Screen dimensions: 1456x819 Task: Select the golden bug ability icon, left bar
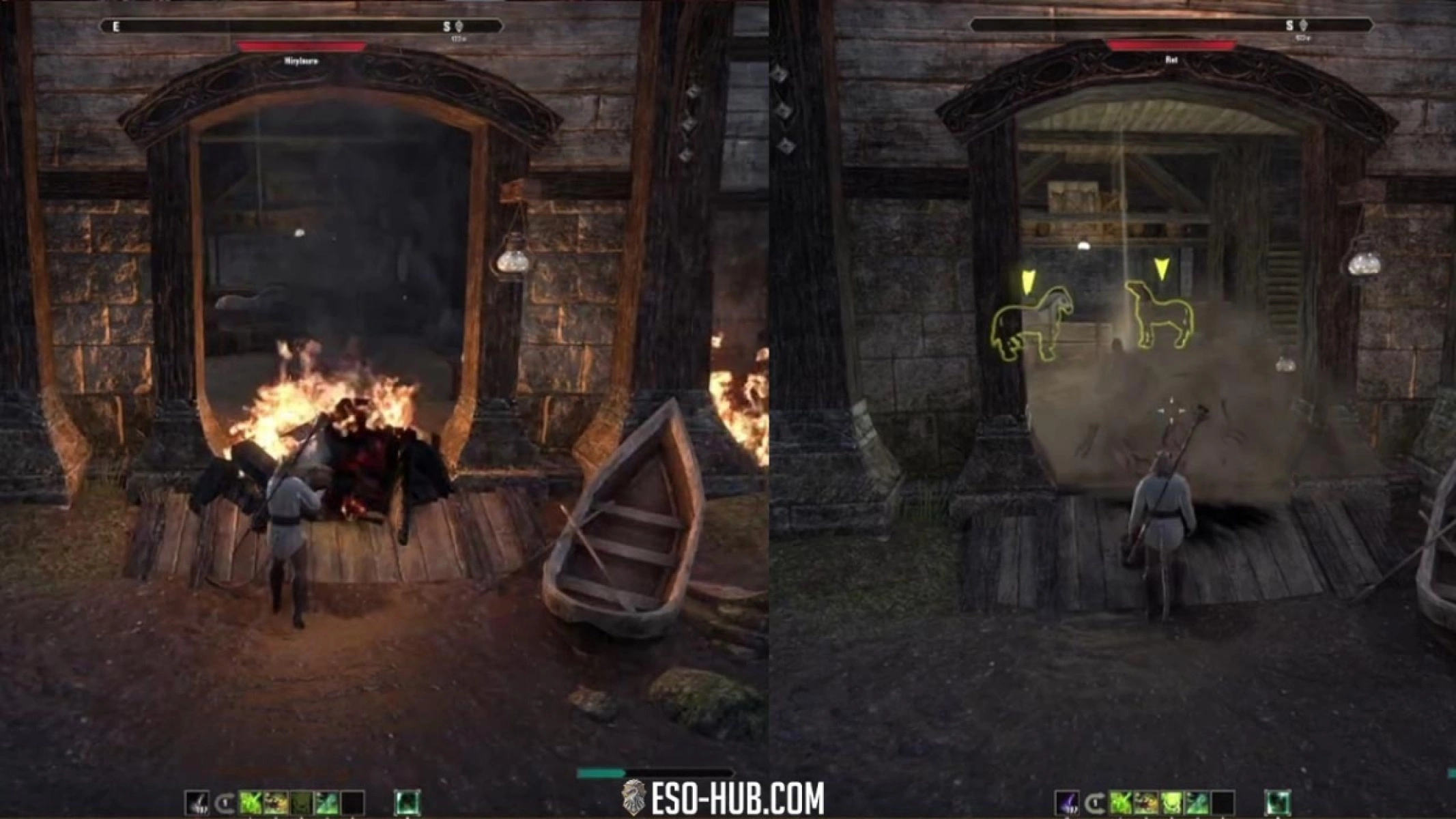point(276,801)
